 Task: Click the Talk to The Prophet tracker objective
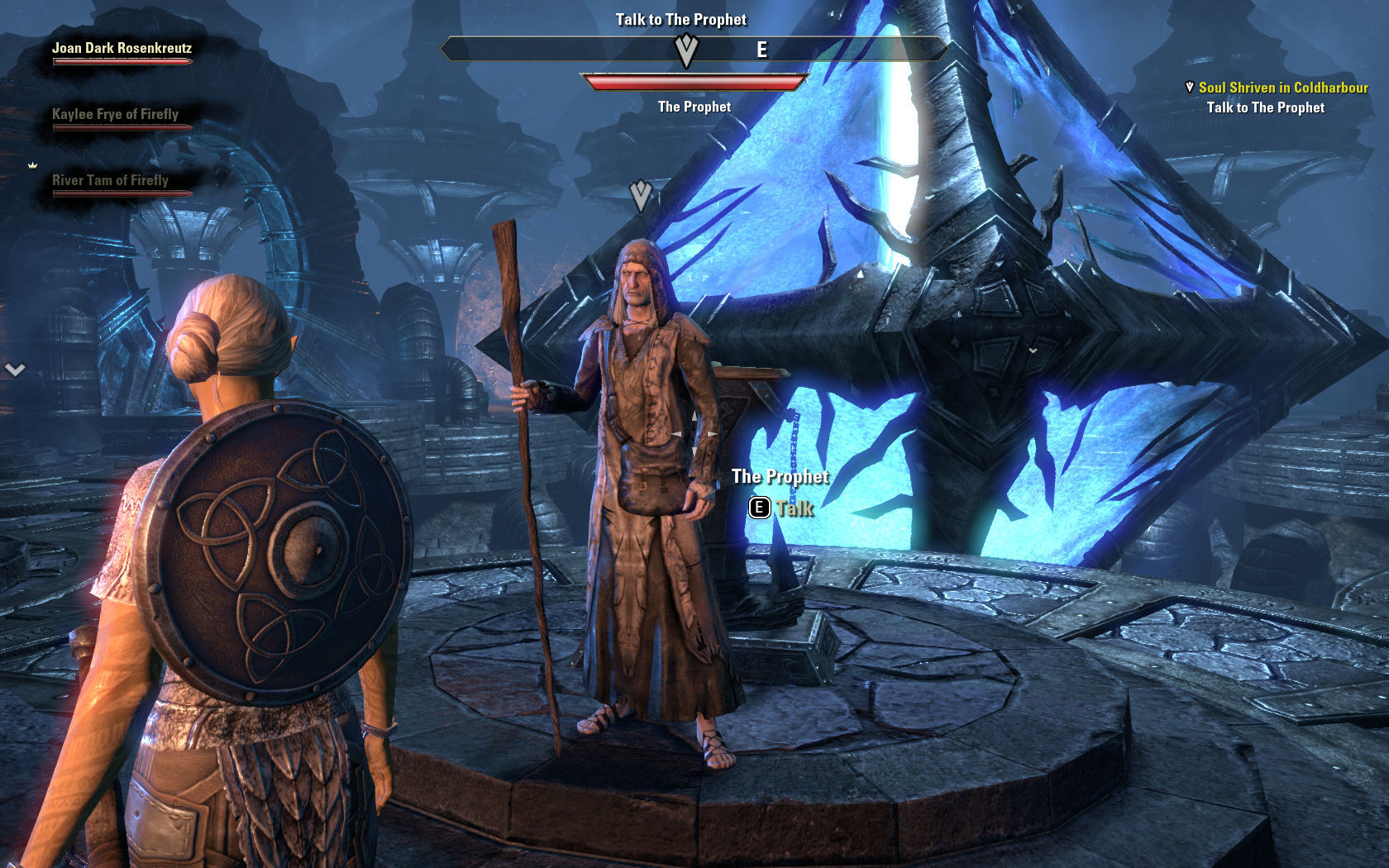click(x=1265, y=107)
